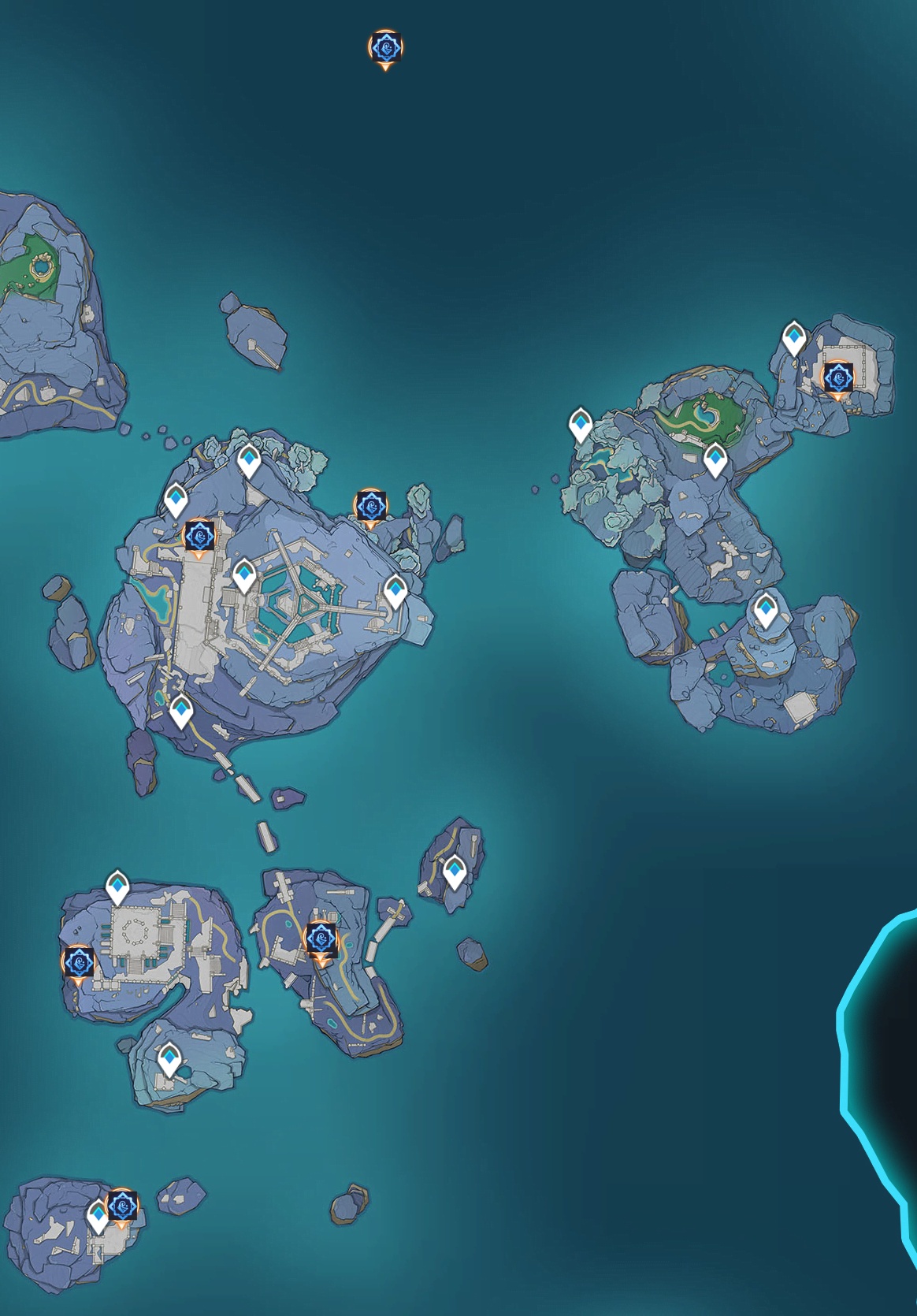Choose the waypoint directly above the central plaza's domain marker
This screenshot has width=917, height=1316.
click(176, 500)
